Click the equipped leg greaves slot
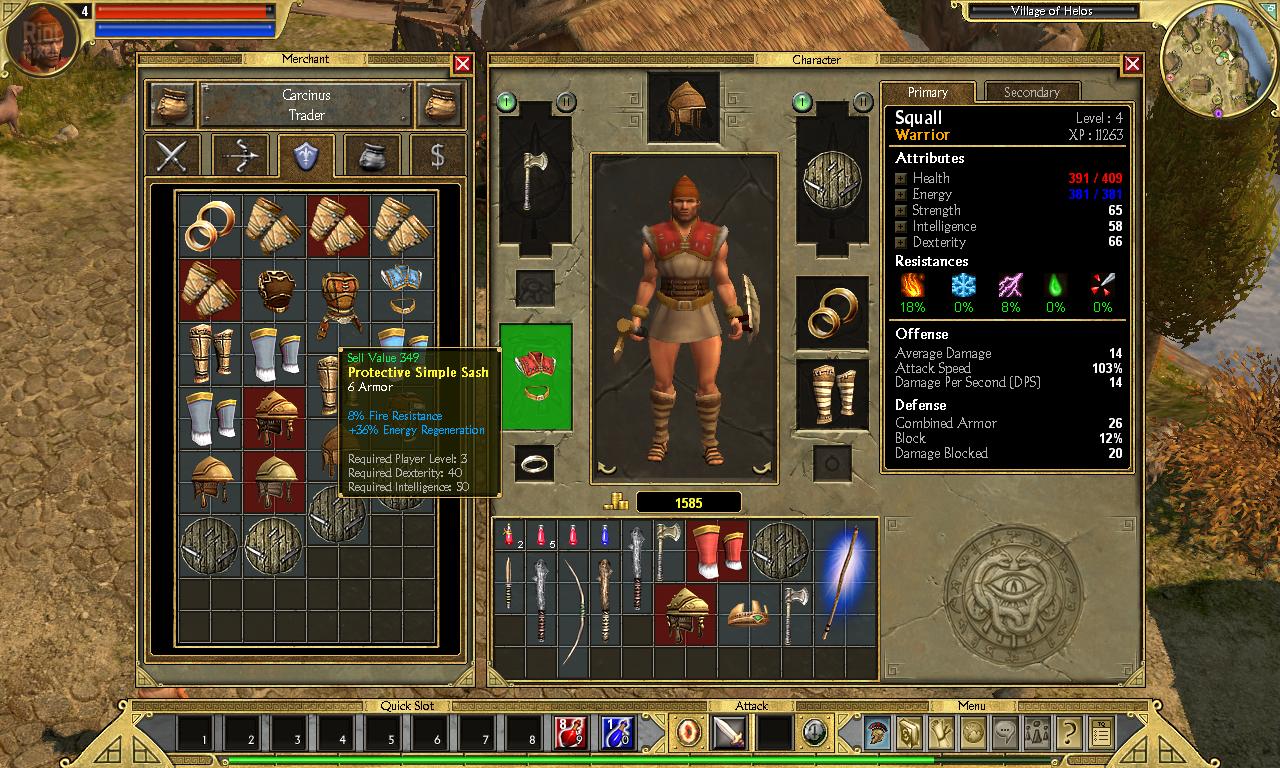The image size is (1280, 768). tap(832, 395)
